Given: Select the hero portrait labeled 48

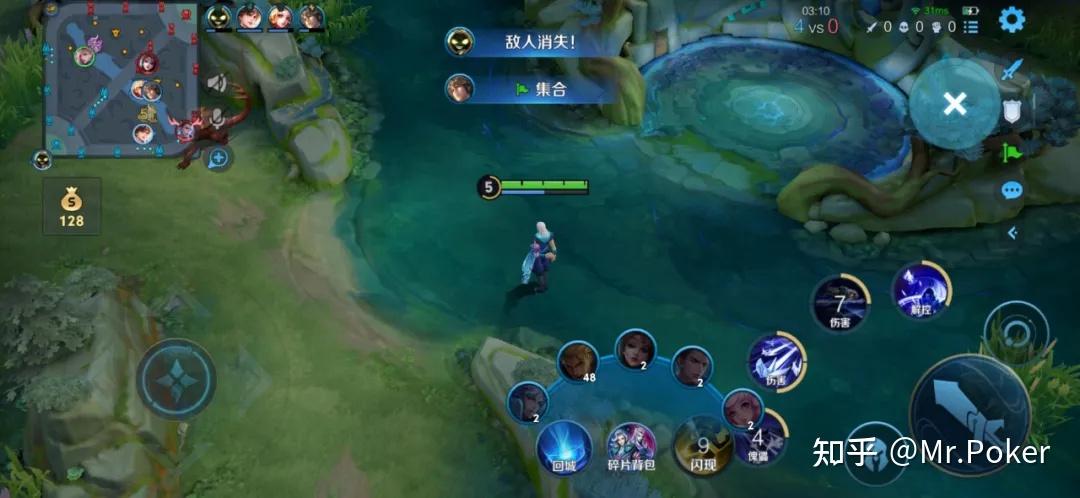Looking at the screenshot, I should click(578, 363).
